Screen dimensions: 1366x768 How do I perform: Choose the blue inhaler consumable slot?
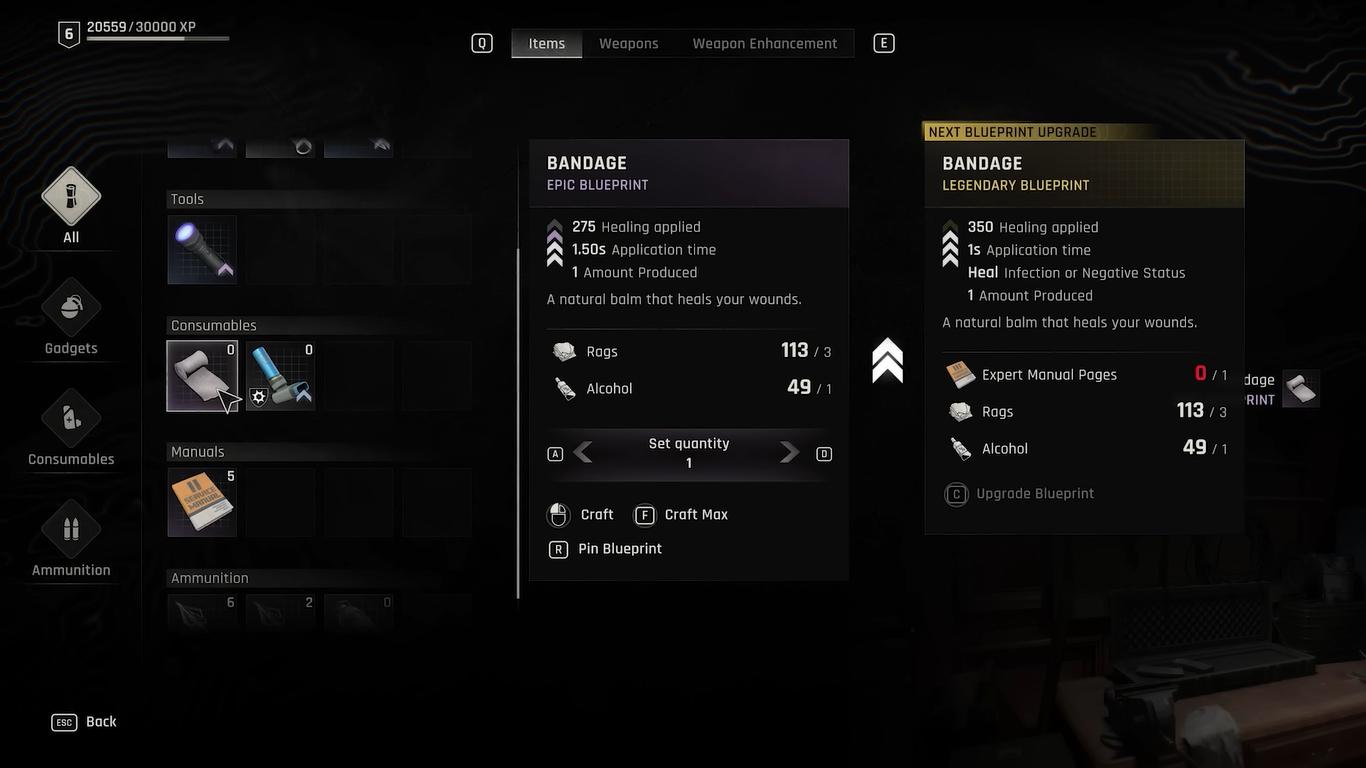click(x=281, y=376)
